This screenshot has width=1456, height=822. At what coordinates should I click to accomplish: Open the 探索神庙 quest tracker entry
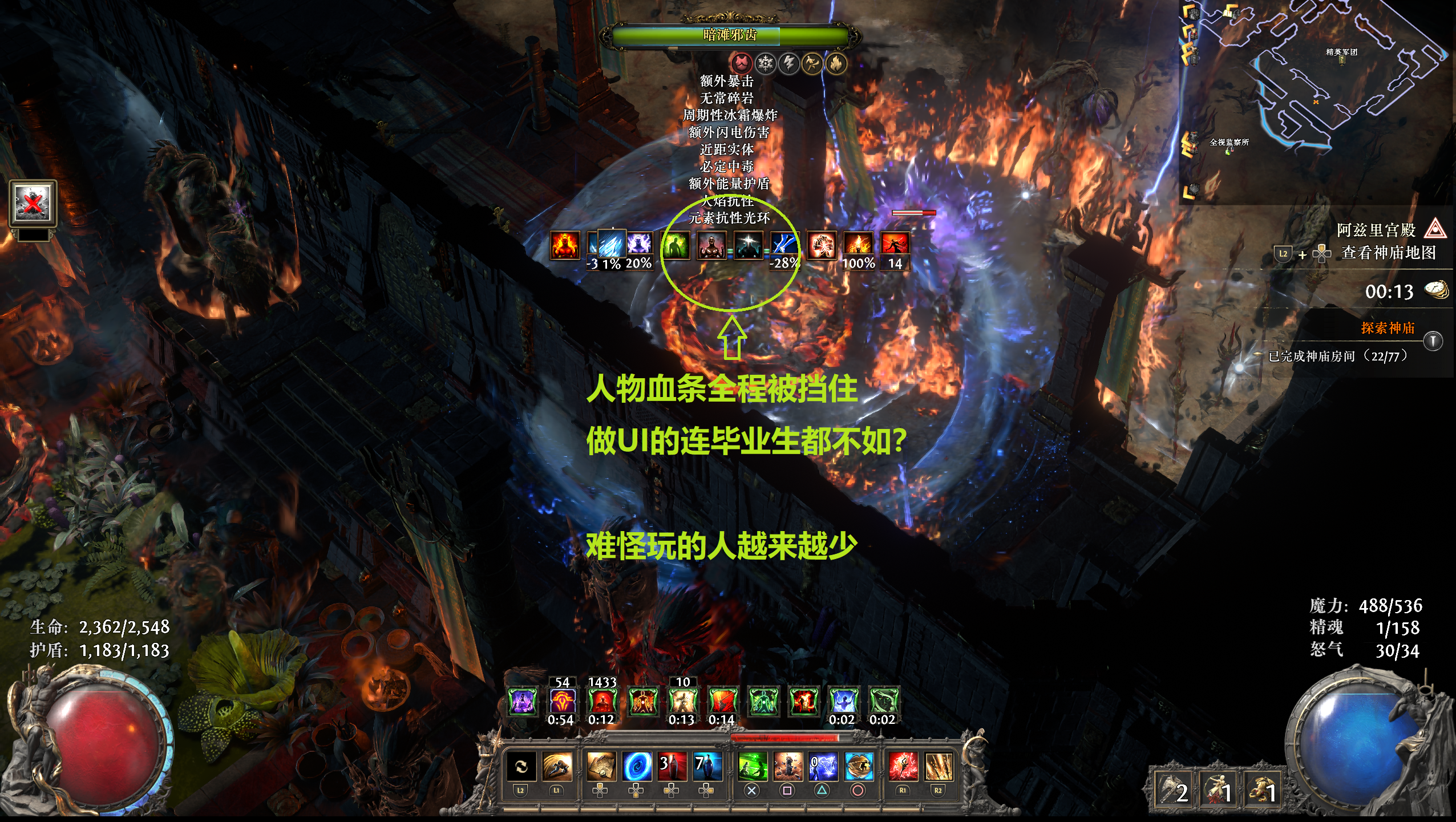(1387, 328)
